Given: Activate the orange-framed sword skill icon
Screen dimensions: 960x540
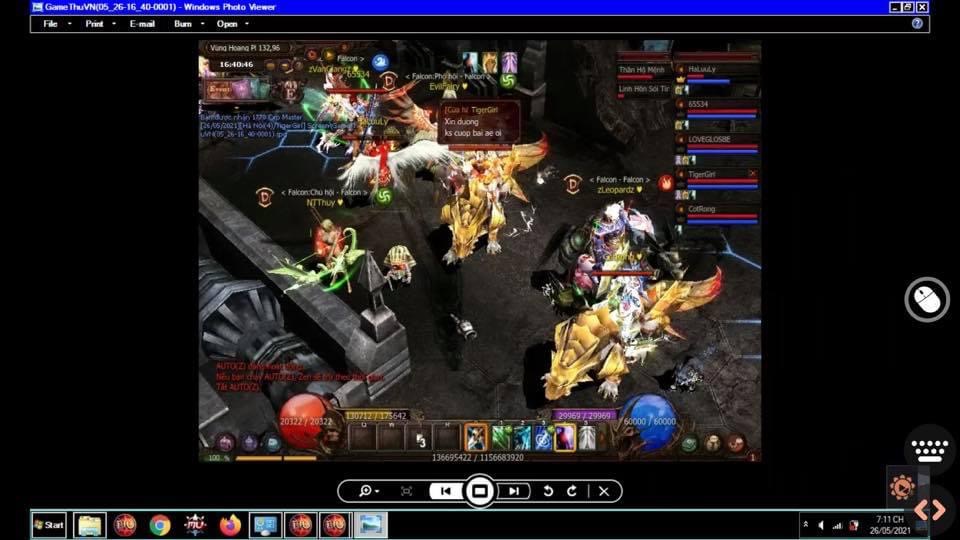Looking at the screenshot, I should pos(476,437).
